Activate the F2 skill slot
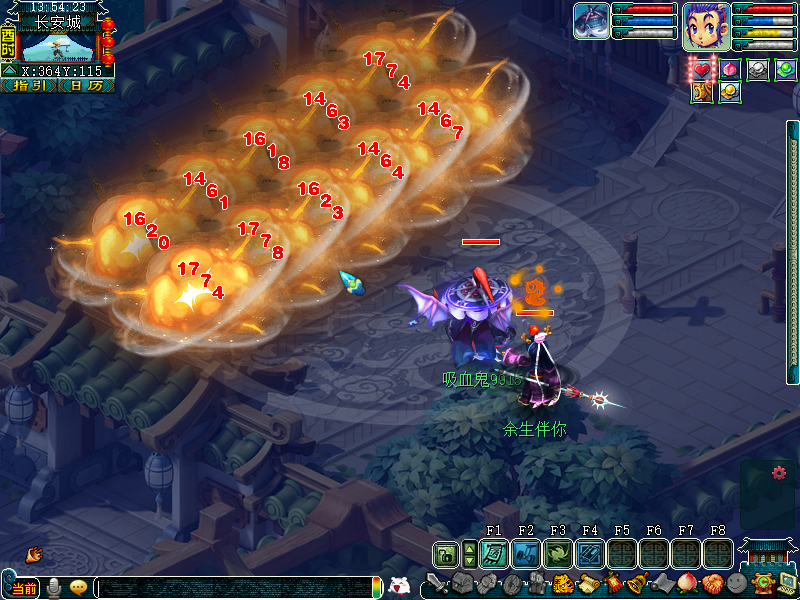 [526, 553]
